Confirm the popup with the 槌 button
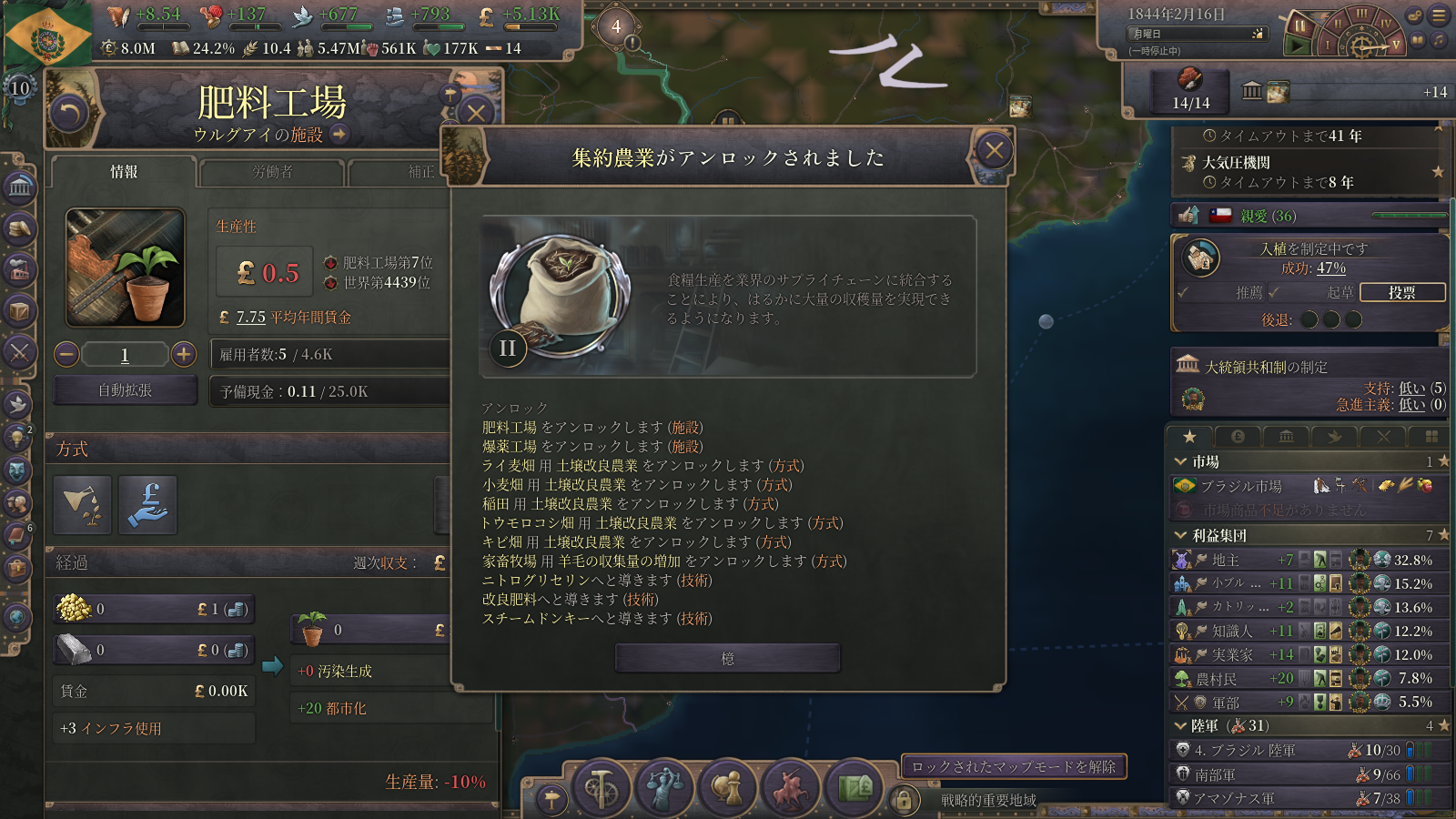Screen dimensions: 1456x819 [x=727, y=658]
